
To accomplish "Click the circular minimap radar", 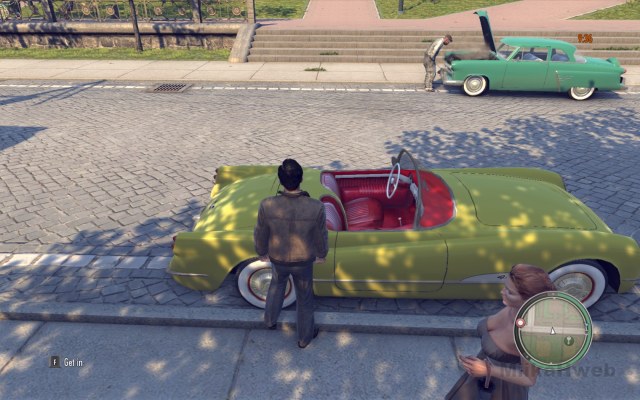I will tap(553, 330).
